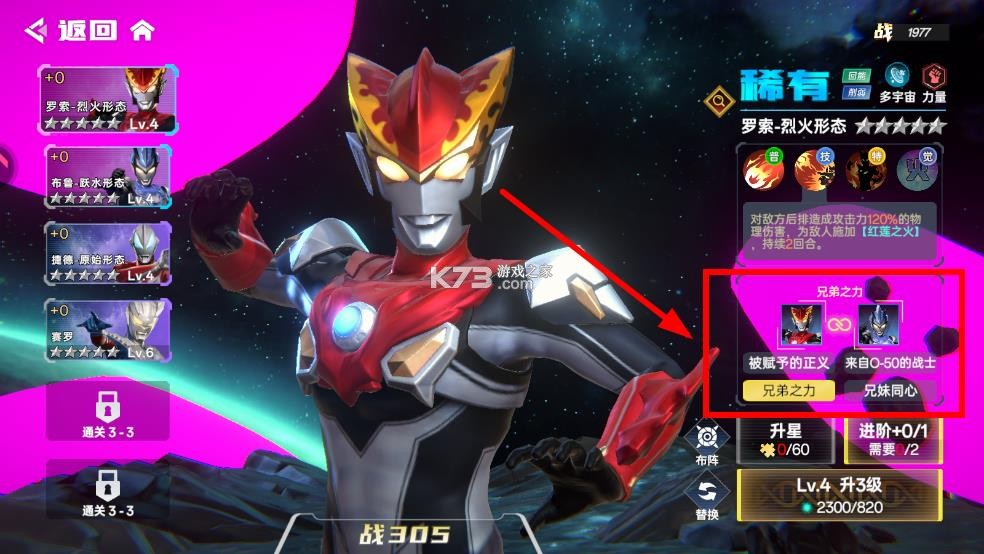
Task: Tap the 替换 swap hero icon
Action: (708, 496)
